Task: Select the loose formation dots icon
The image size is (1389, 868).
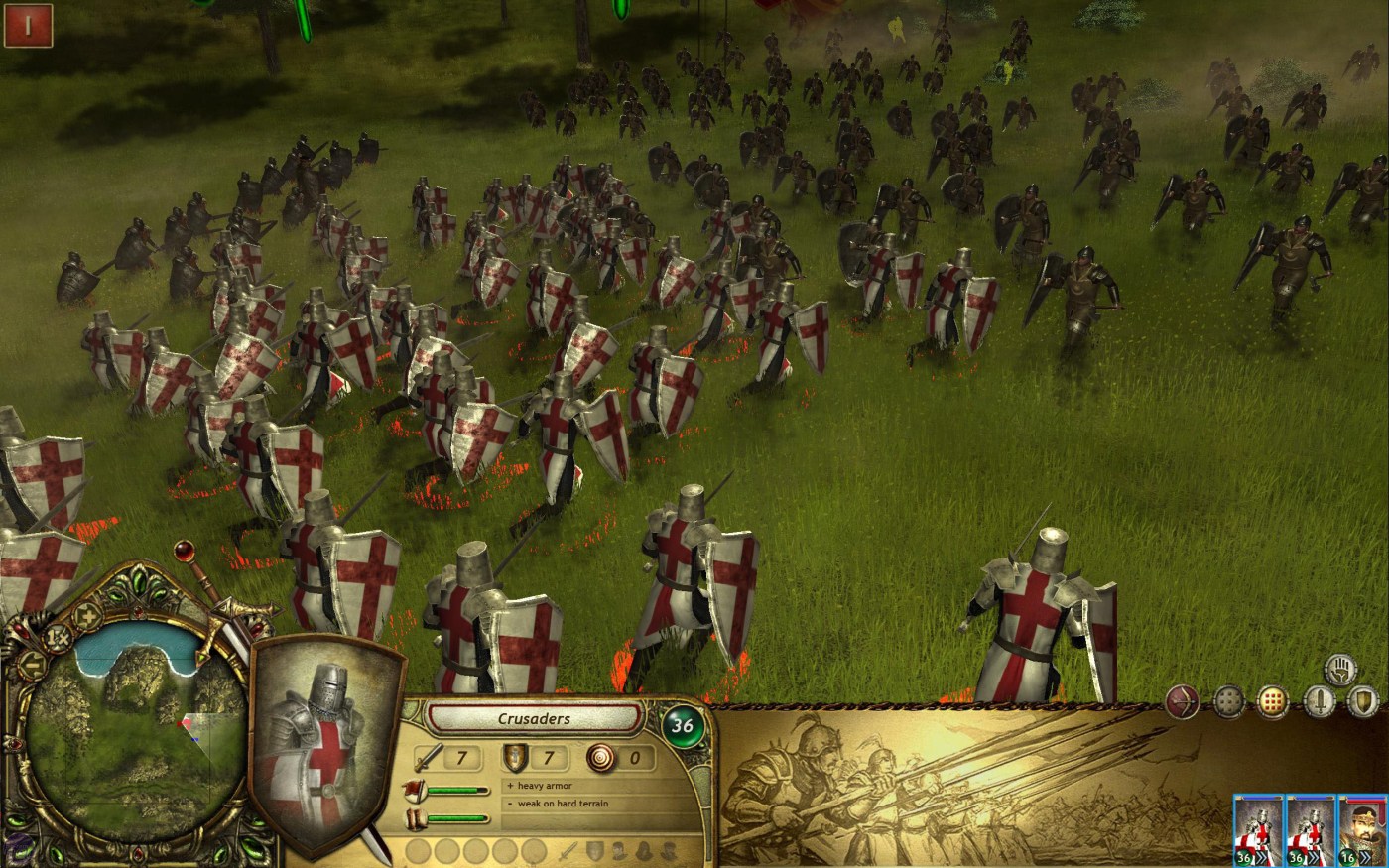Action: pyautogui.click(x=1228, y=701)
